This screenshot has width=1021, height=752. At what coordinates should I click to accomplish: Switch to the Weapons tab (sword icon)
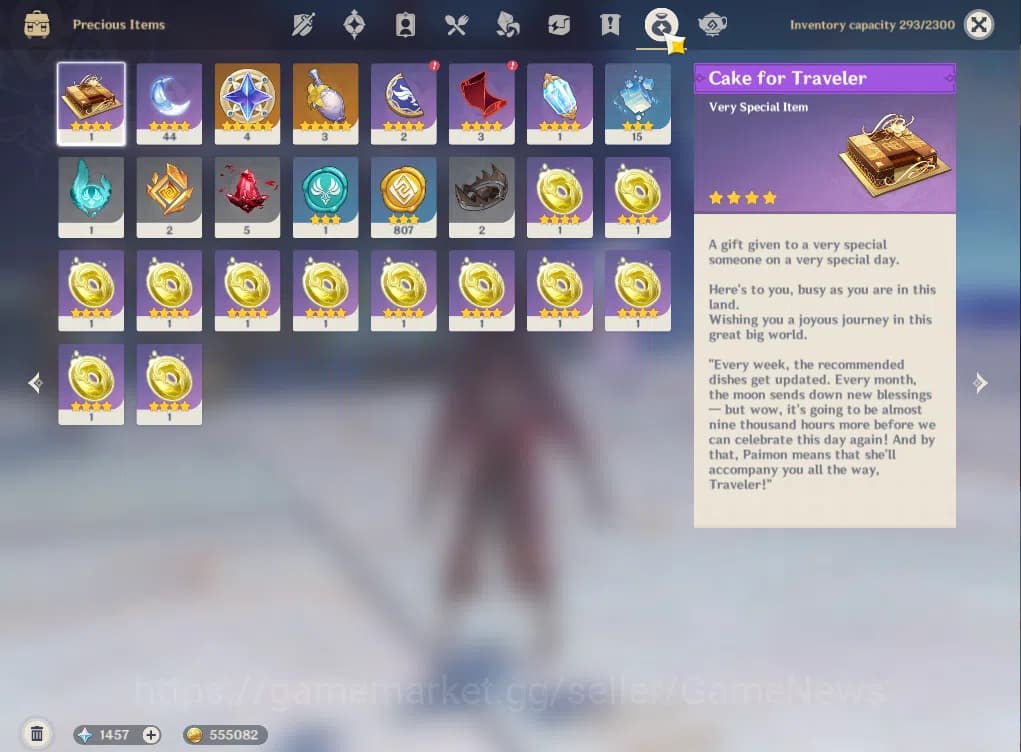[x=303, y=25]
